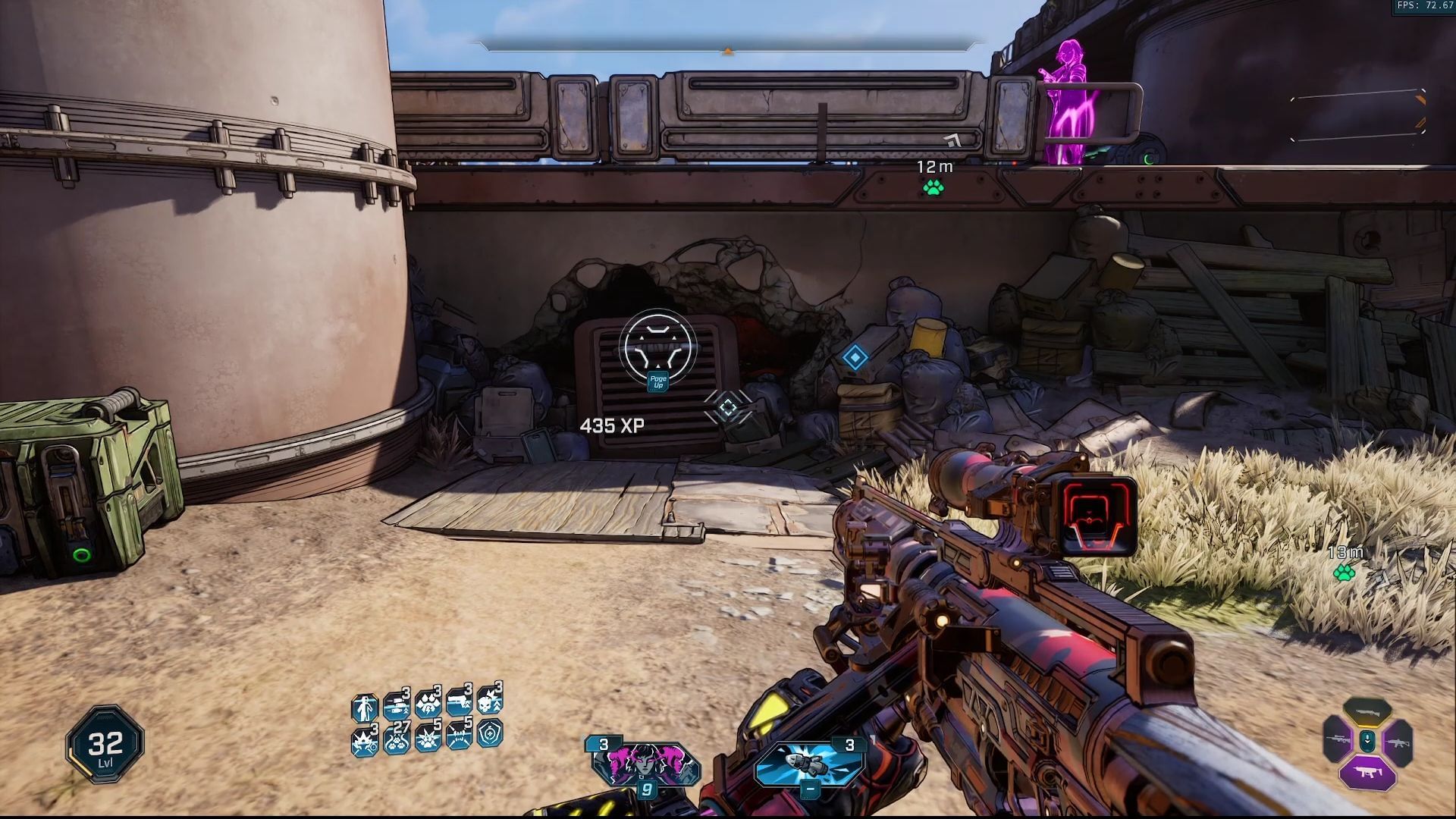Screen dimensions: 1456x819
Task: View the paw prints buff with 27 stacks
Action: coord(396,737)
